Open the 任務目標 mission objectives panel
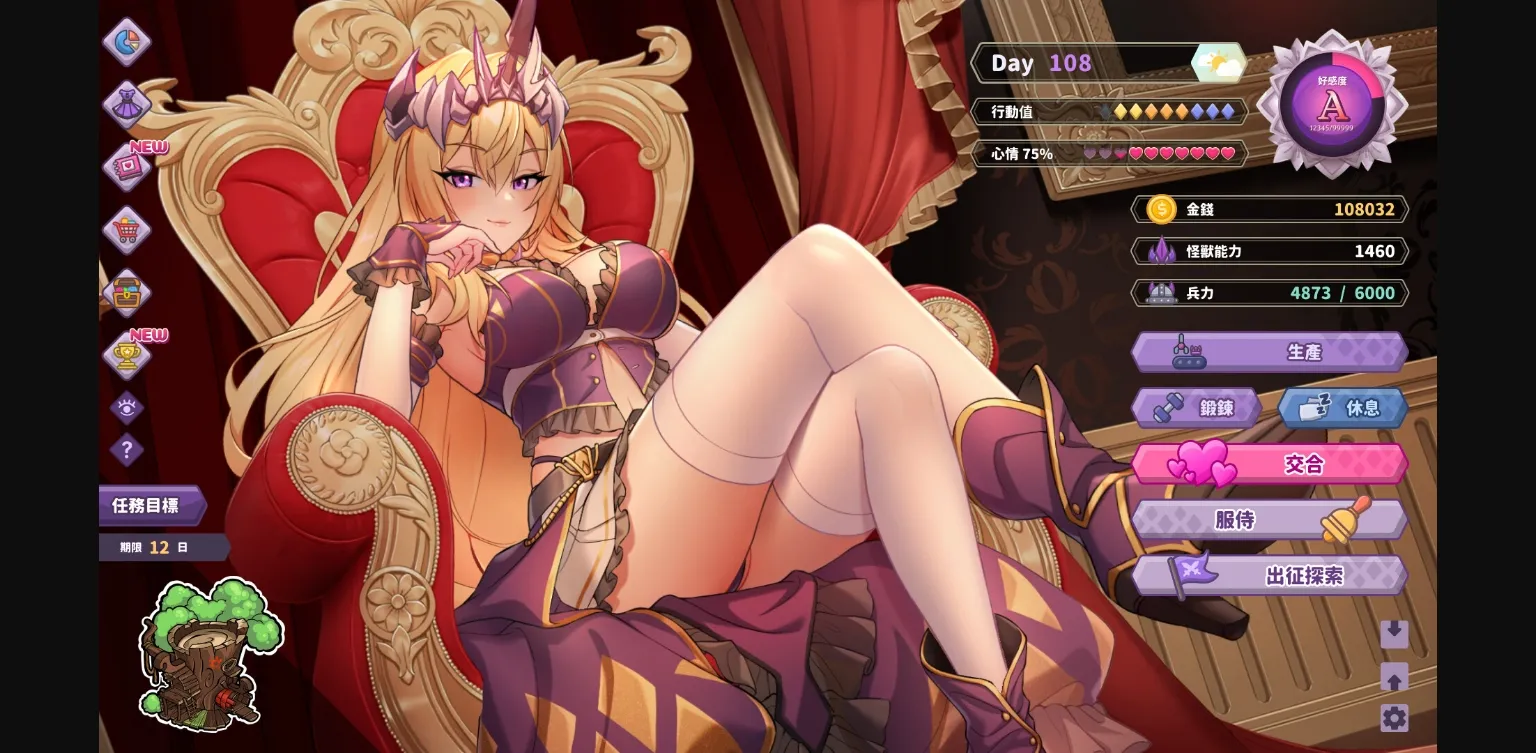 tap(148, 506)
